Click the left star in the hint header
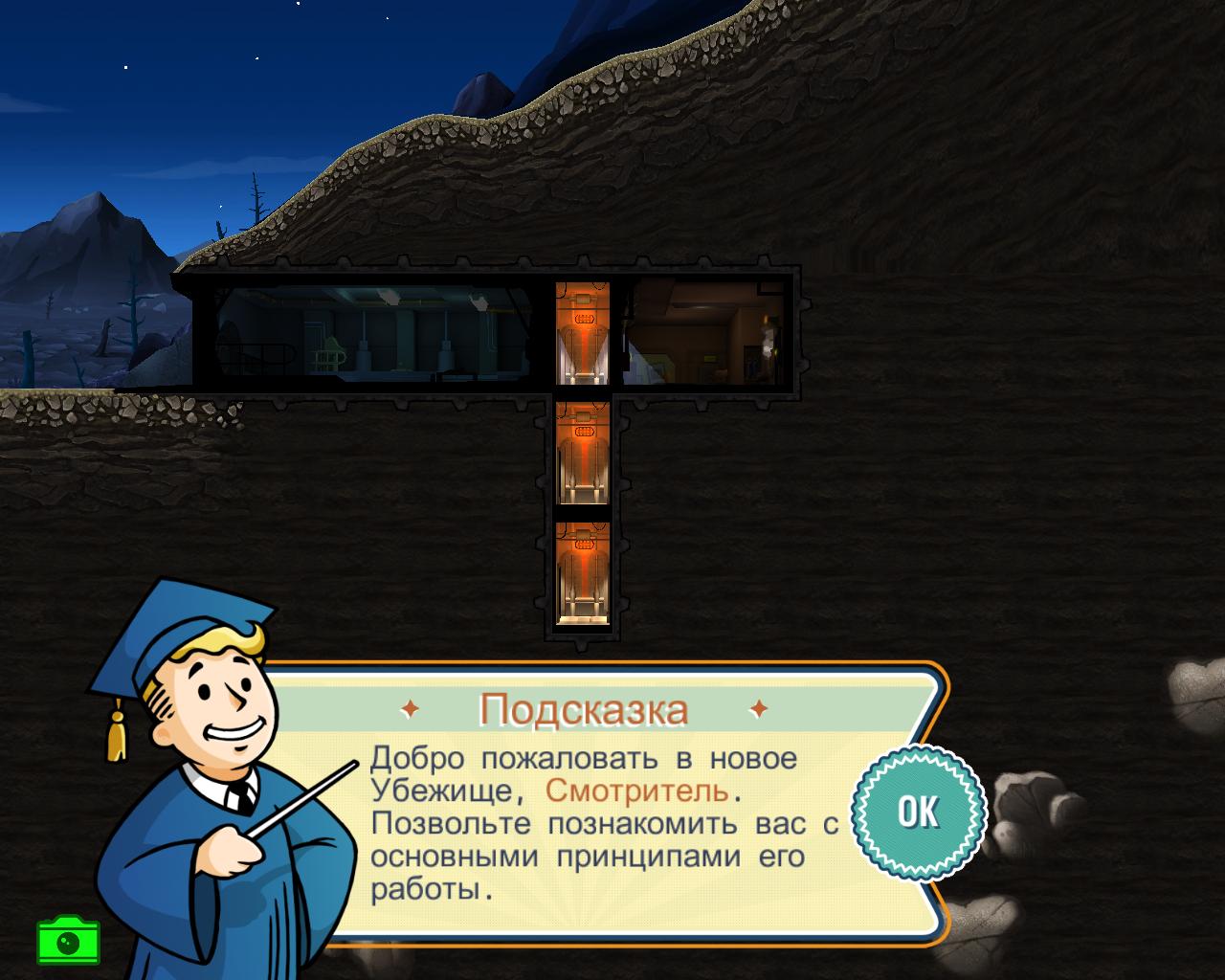The image size is (1225, 980). coord(412,709)
